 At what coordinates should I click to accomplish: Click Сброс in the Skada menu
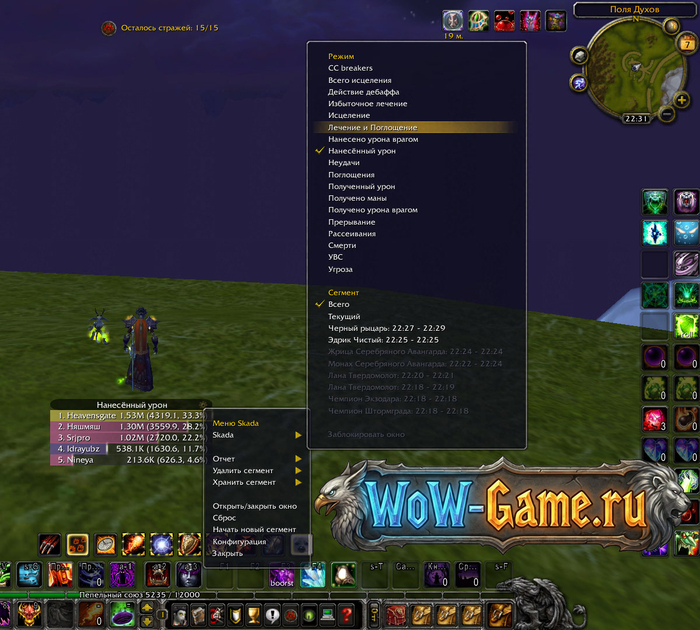(225, 518)
